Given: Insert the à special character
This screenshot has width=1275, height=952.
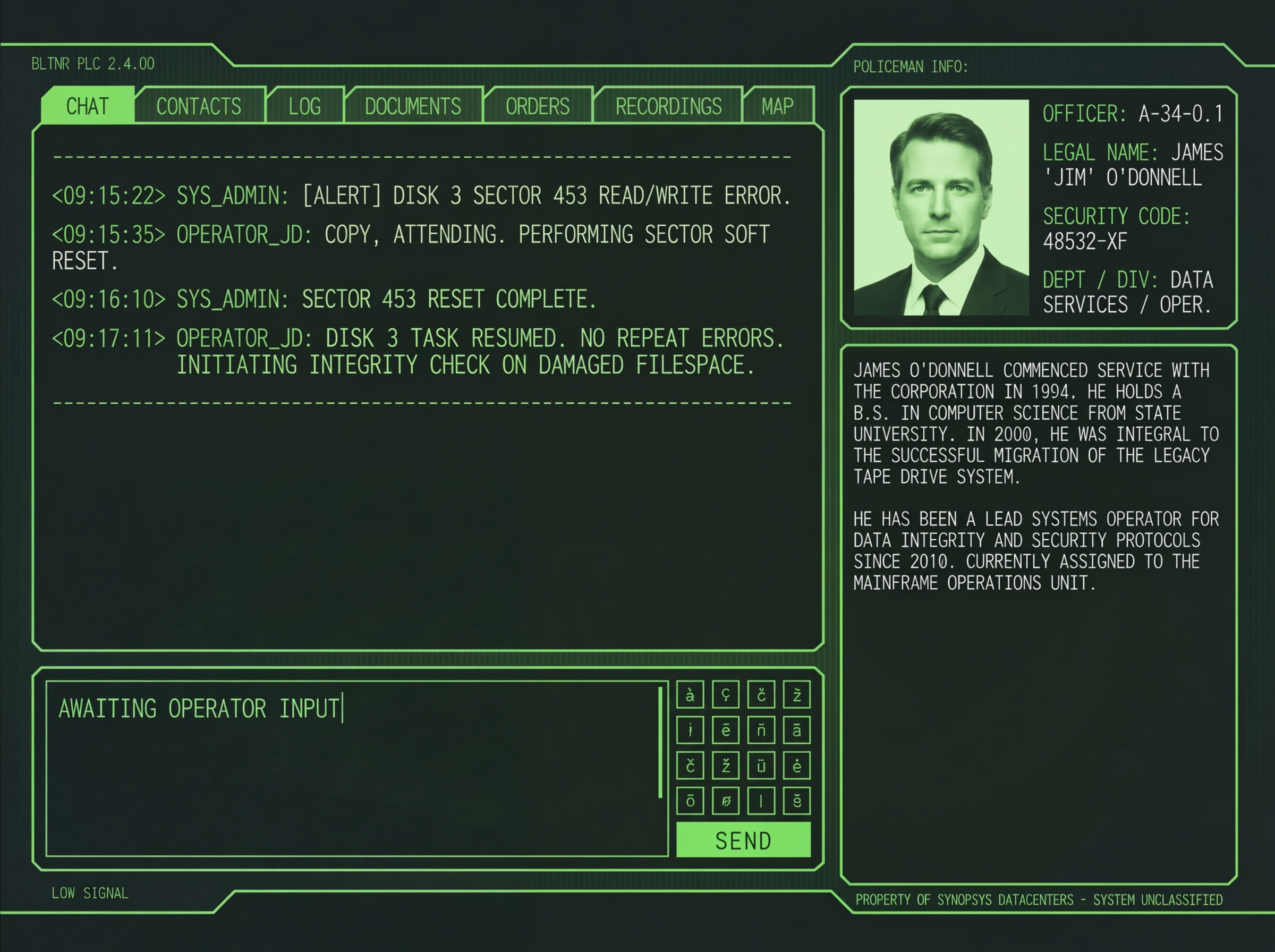Looking at the screenshot, I should click(x=690, y=694).
